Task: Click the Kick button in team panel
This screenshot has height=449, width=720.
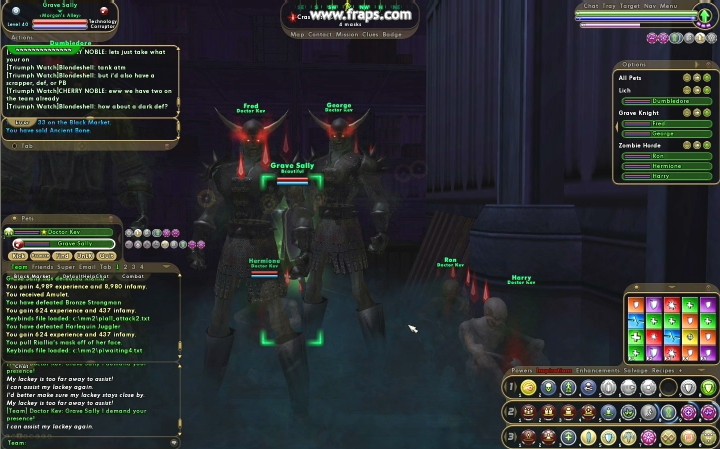Action: coord(18,256)
